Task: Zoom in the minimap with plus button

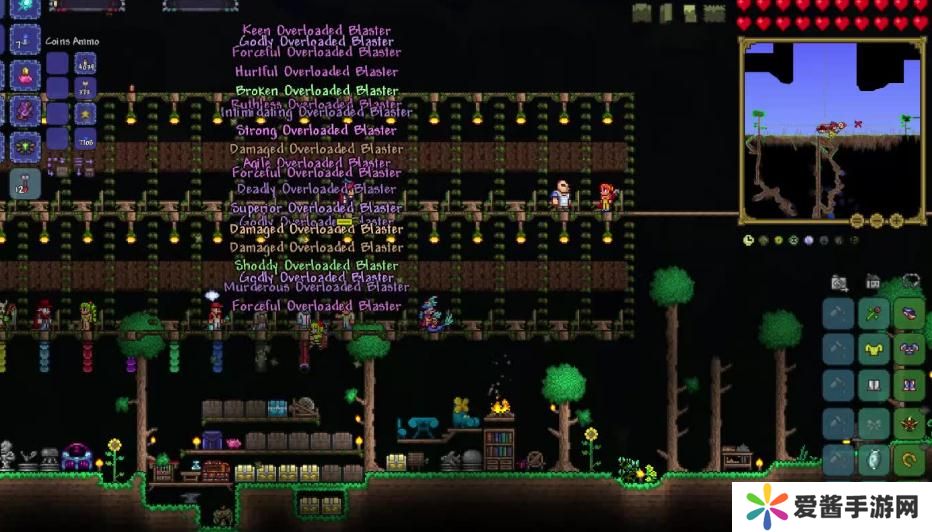Action: coord(896,220)
